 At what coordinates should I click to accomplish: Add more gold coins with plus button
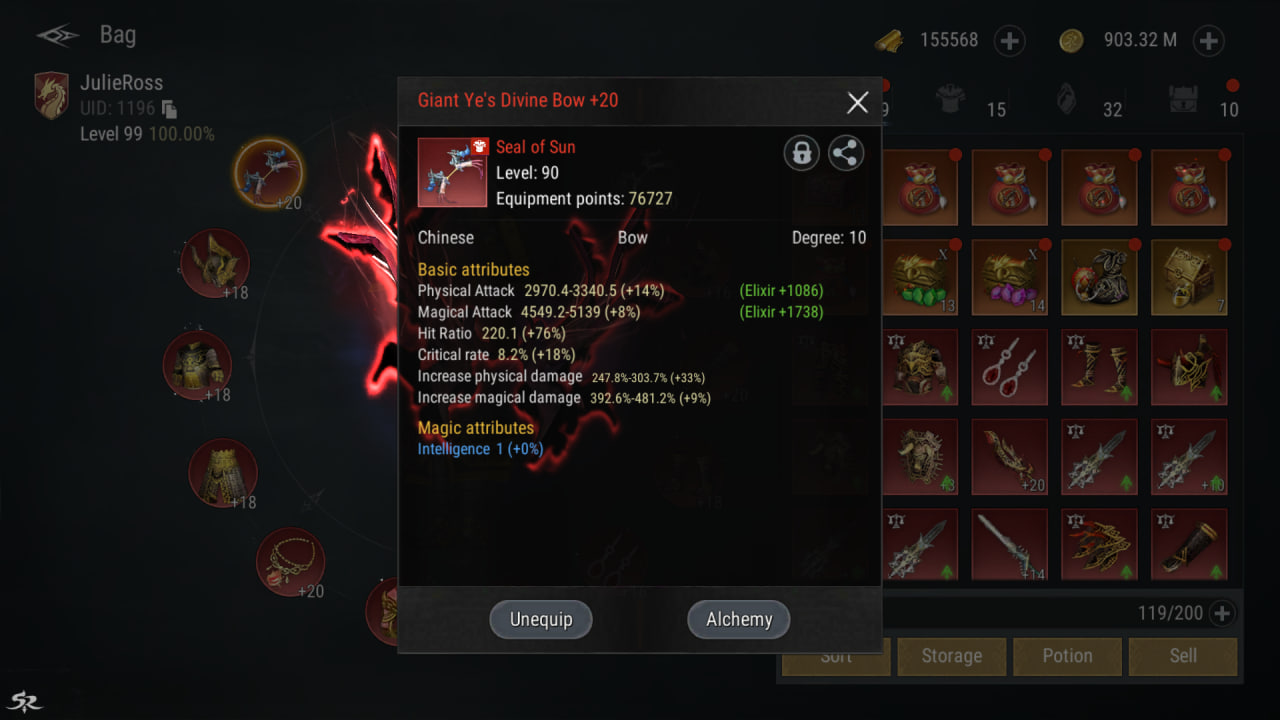coord(1208,41)
